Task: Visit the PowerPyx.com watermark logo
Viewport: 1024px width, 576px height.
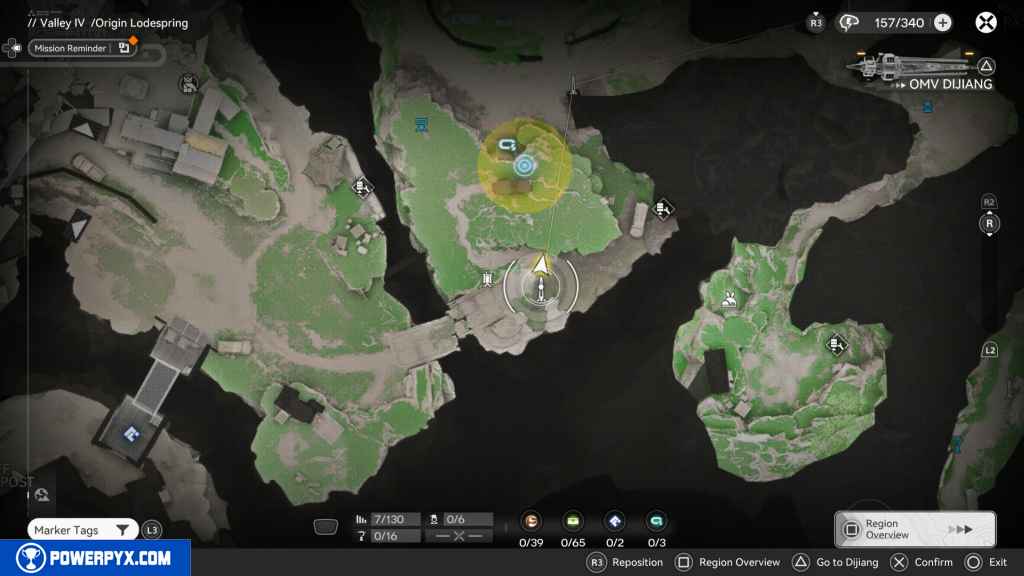Action: [95, 558]
